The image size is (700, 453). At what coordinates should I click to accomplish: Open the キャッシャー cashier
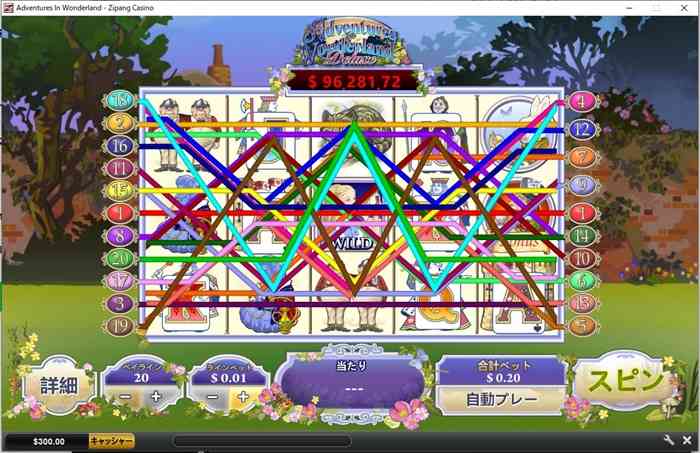click(111, 441)
